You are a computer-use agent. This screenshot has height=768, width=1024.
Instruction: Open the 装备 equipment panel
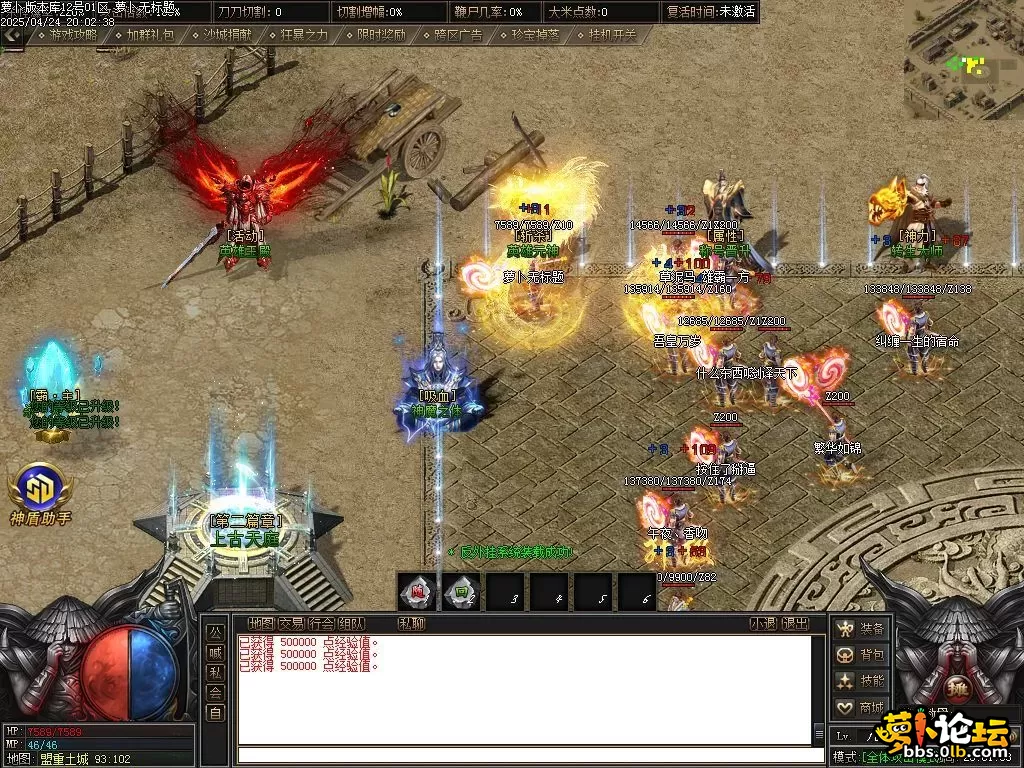click(861, 629)
